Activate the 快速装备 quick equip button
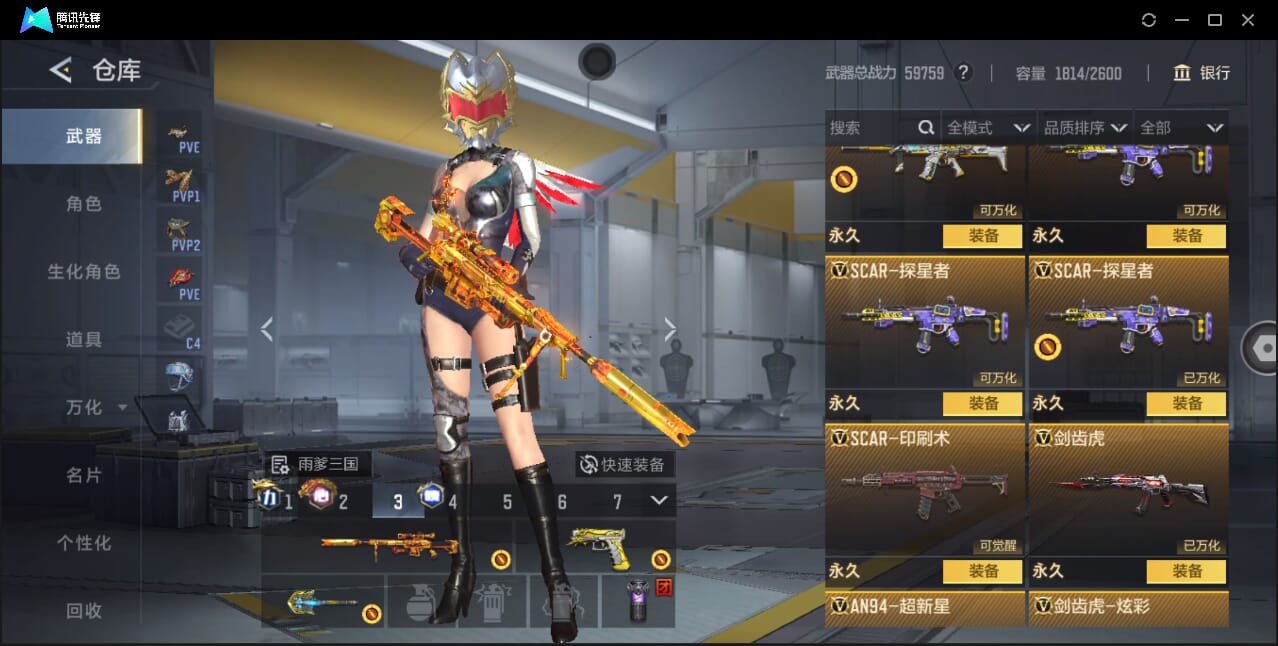The width and height of the screenshot is (1278, 646). tap(624, 465)
